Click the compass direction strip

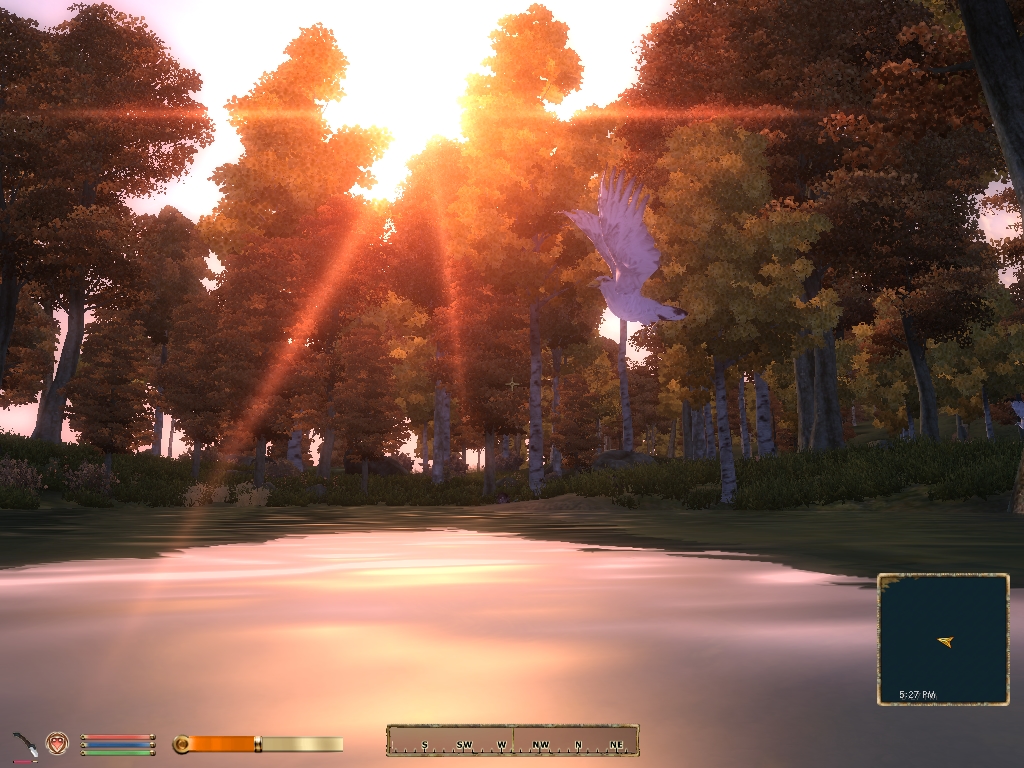pos(512,740)
